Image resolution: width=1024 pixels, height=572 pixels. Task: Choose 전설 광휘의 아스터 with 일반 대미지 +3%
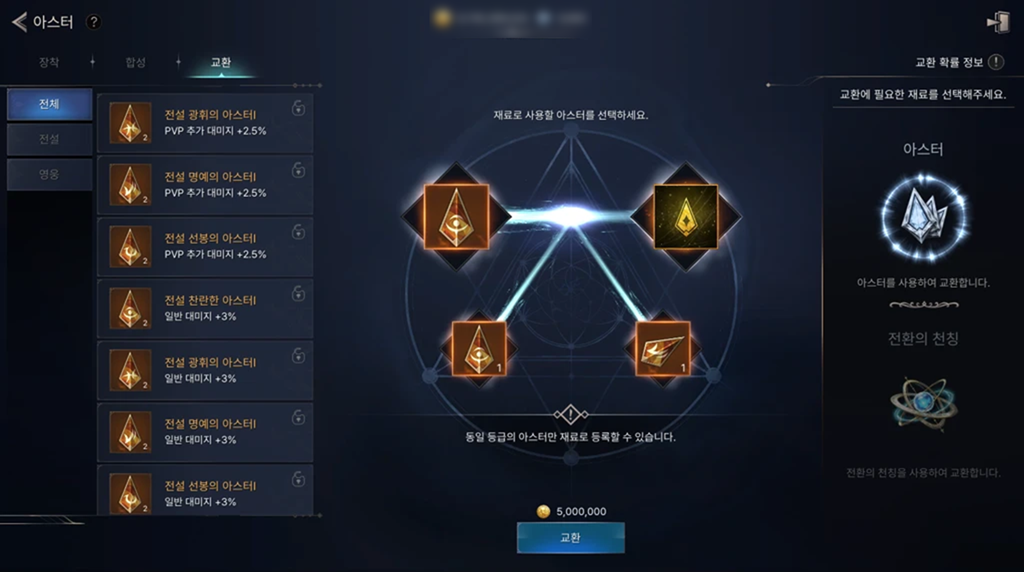205,370
